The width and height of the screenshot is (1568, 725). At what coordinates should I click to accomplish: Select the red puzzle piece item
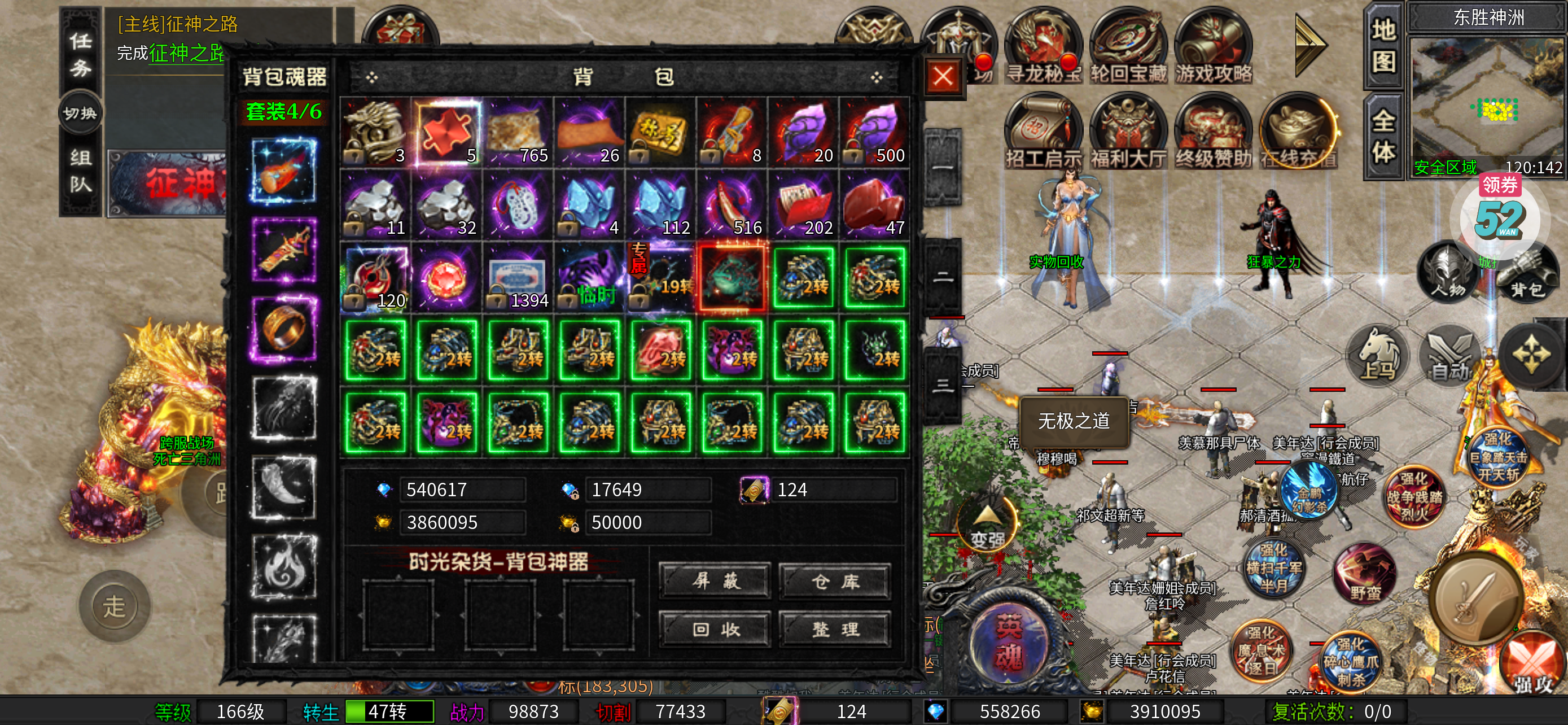pos(447,133)
